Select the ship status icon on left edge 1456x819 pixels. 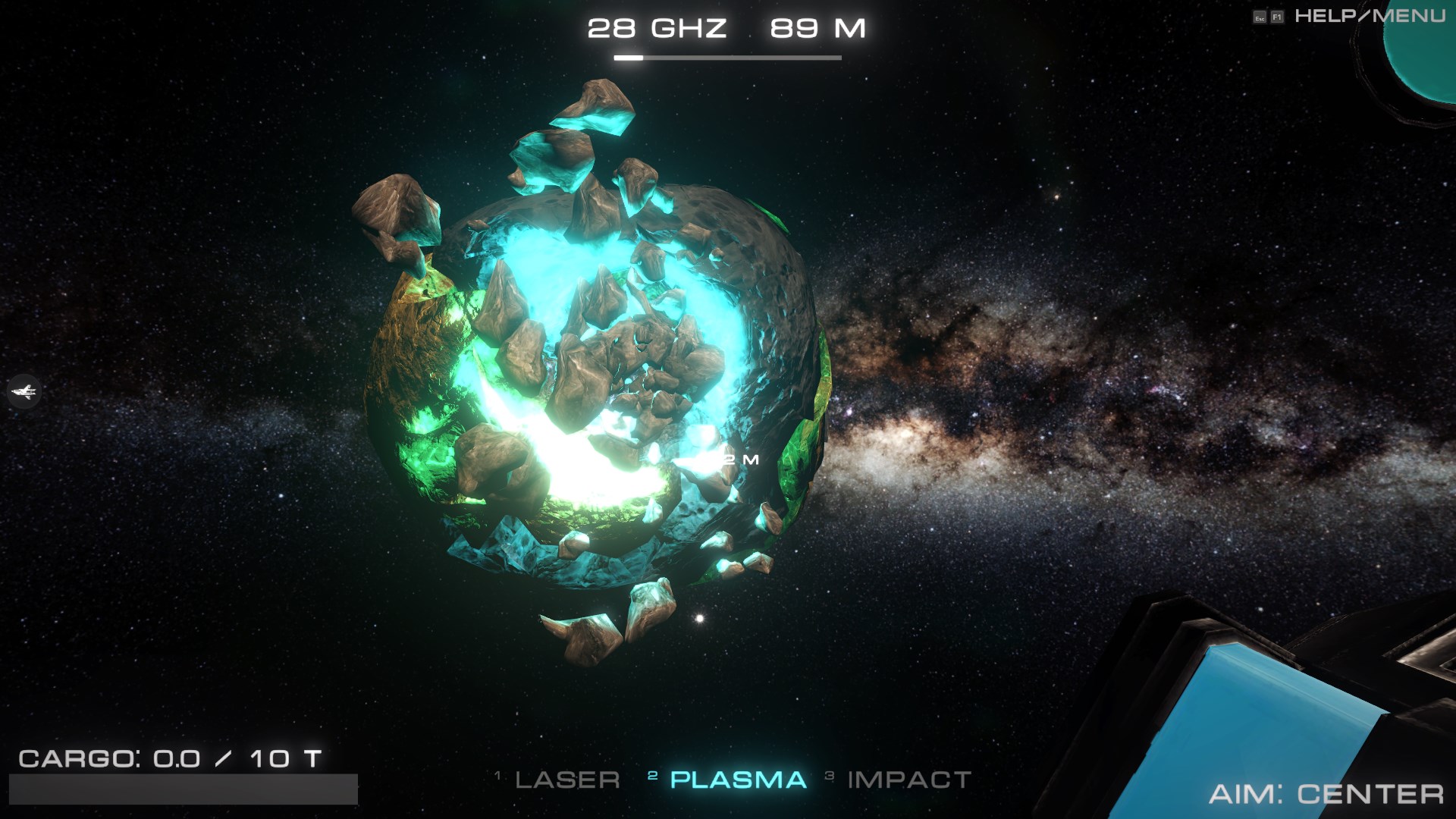pyautogui.click(x=24, y=393)
